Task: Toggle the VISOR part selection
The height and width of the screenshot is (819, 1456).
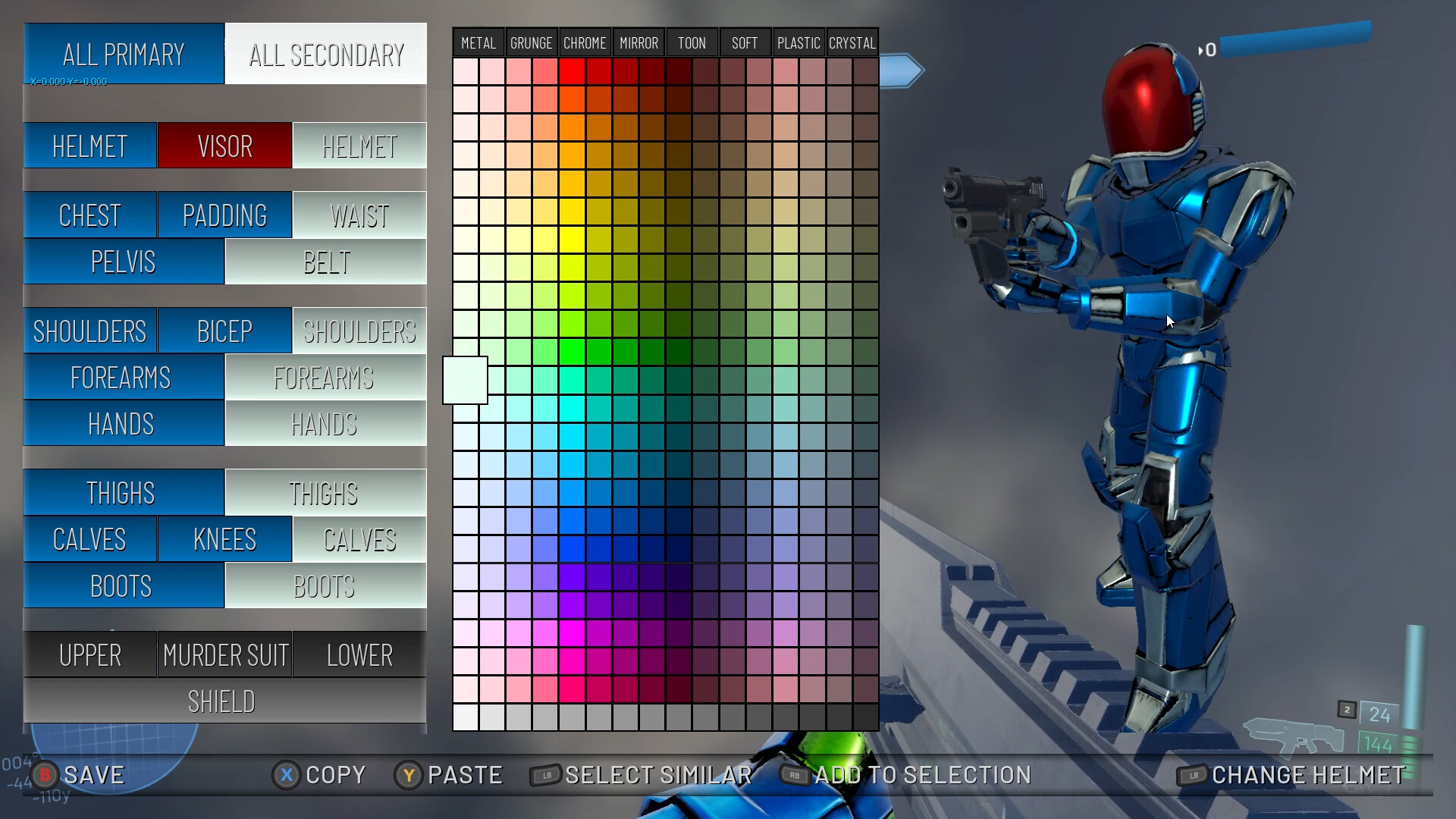Action: pyautogui.click(x=224, y=146)
